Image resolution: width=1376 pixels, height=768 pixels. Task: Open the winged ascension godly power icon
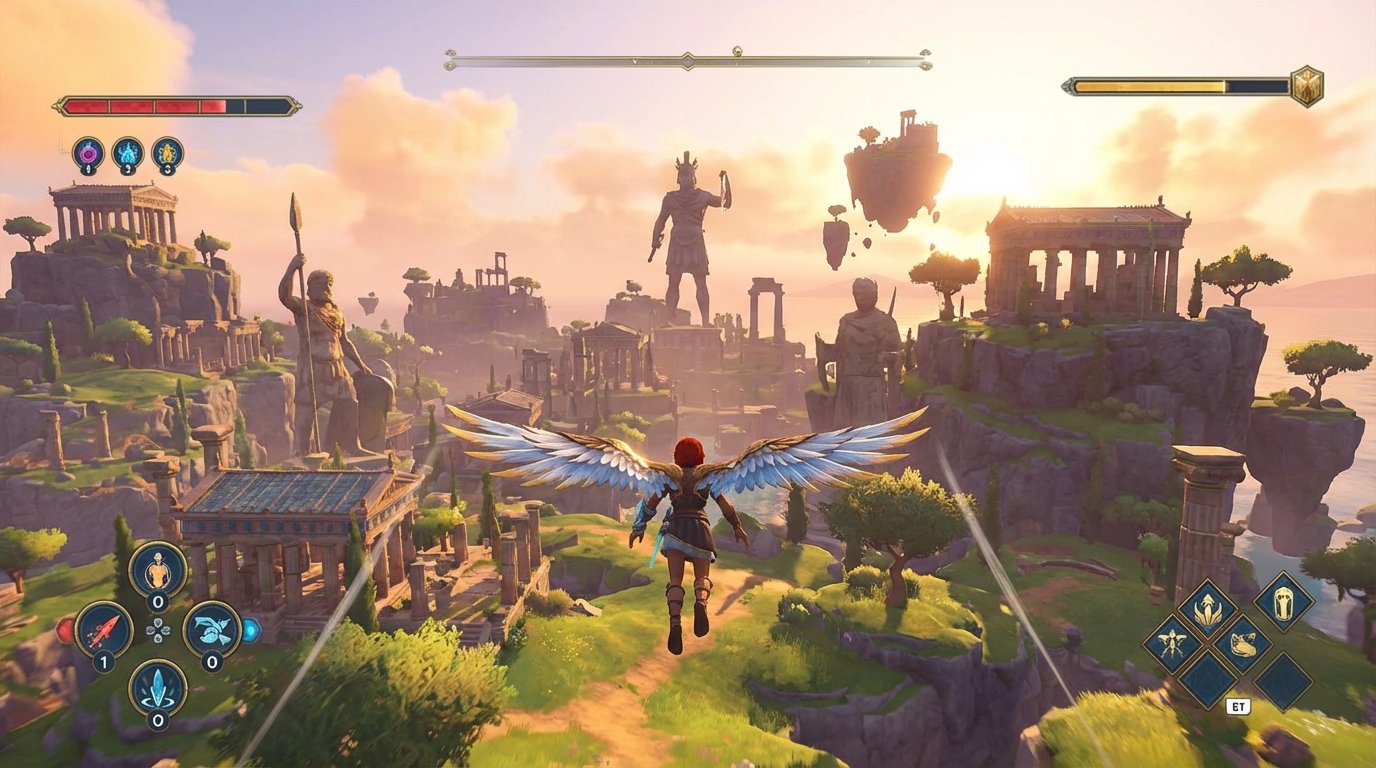click(1207, 607)
